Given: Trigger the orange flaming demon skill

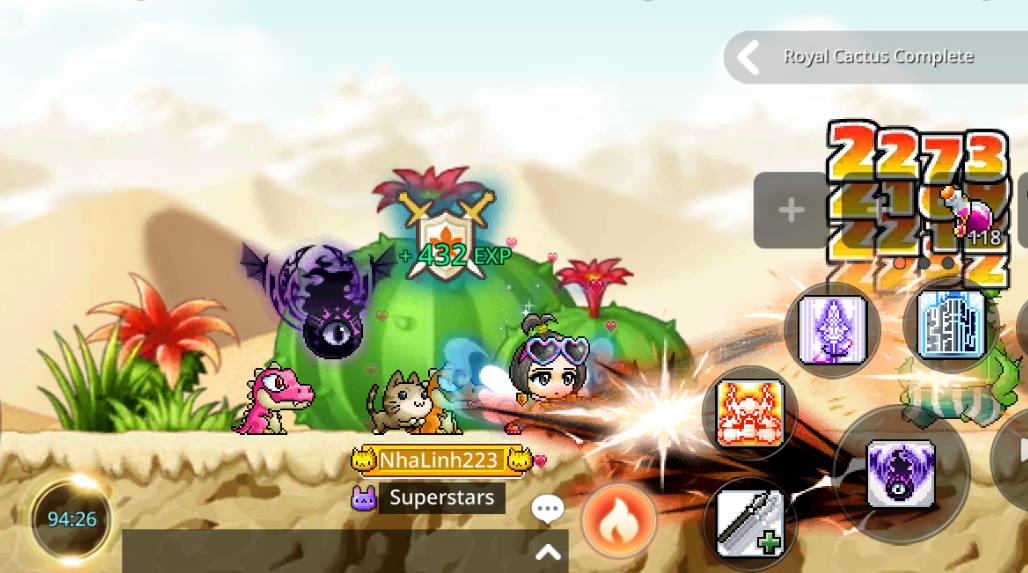Looking at the screenshot, I should [749, 412].
